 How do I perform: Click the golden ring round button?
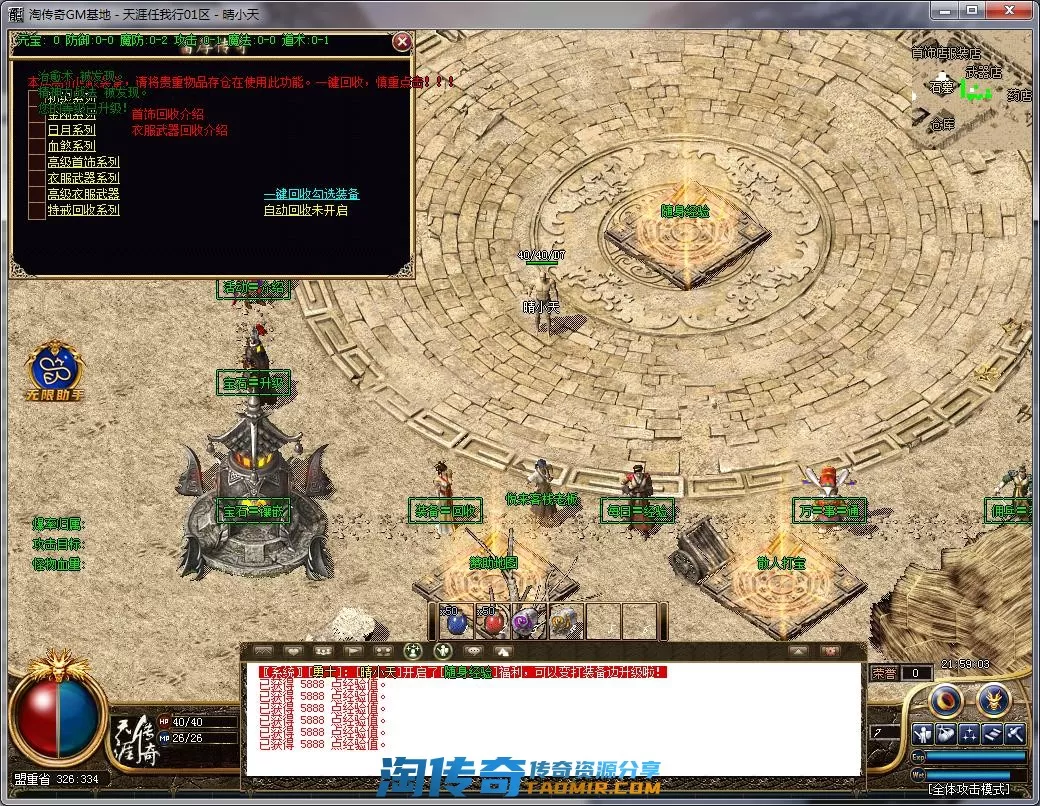click(x=947, y=701)
